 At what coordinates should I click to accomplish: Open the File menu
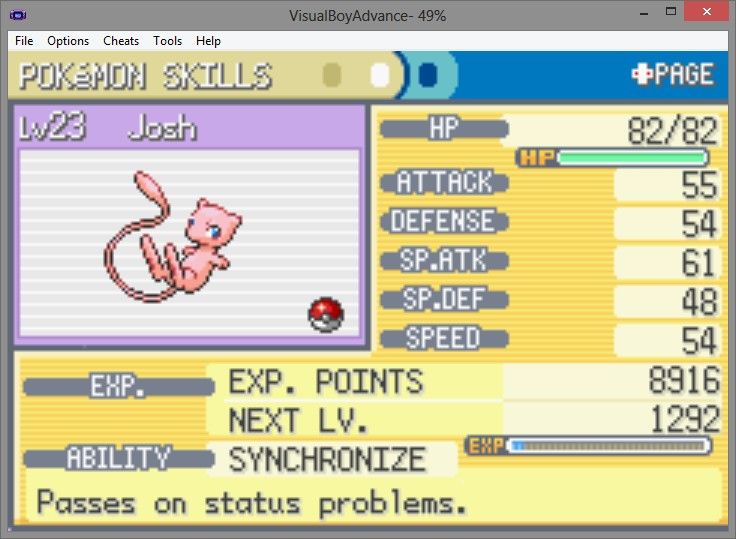pos(24,41)
